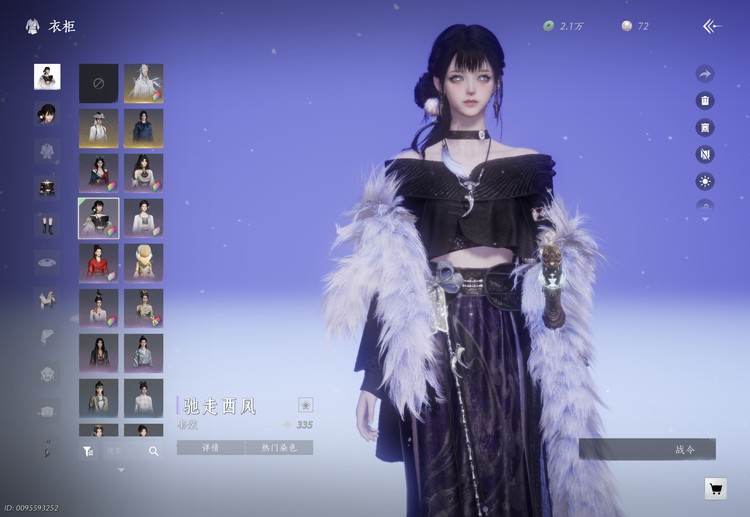Toggle the sun lighting icon
The image size is (750, 517).
click(705, 181)
